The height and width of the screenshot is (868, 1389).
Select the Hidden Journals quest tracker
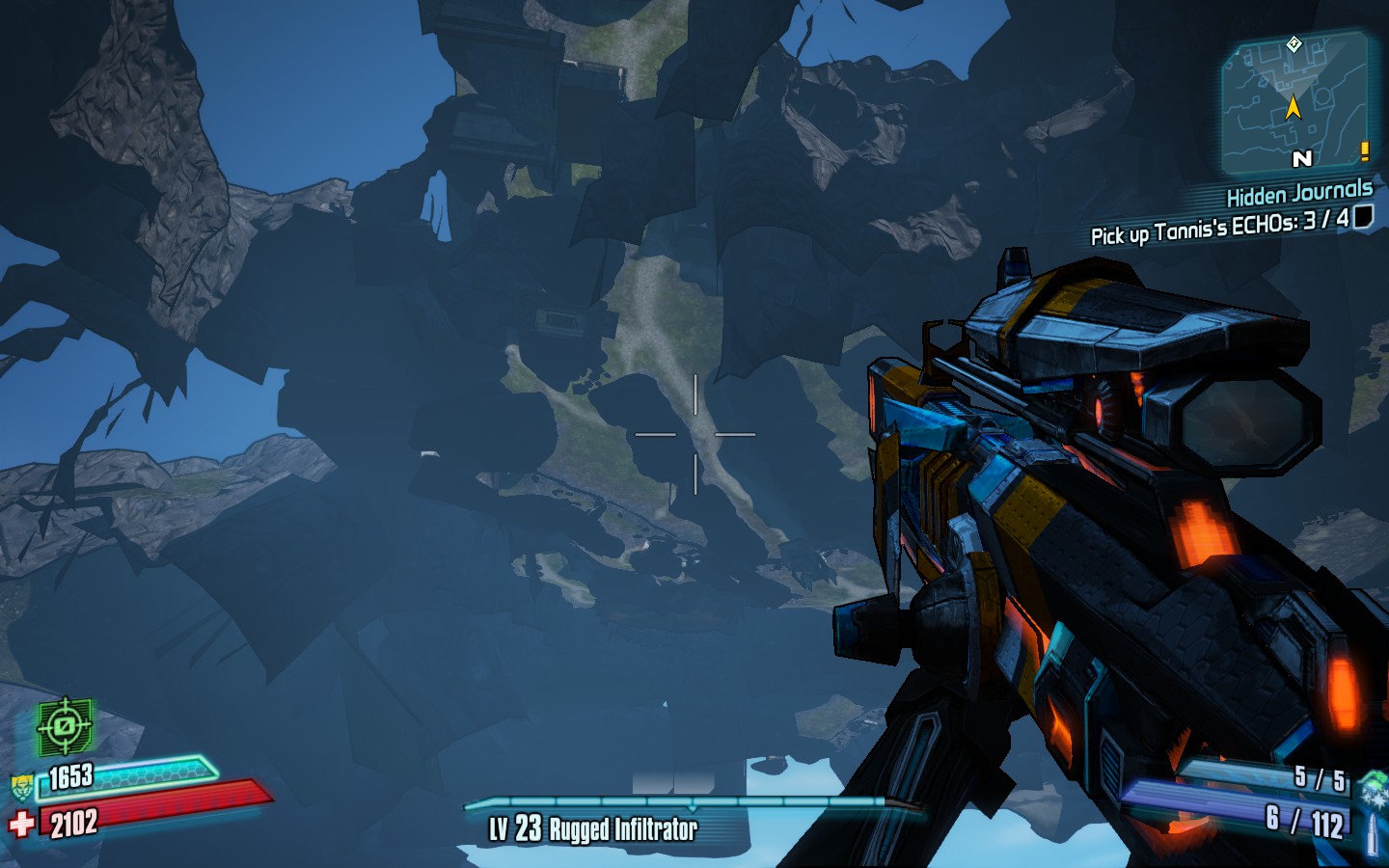point(1298,194)
